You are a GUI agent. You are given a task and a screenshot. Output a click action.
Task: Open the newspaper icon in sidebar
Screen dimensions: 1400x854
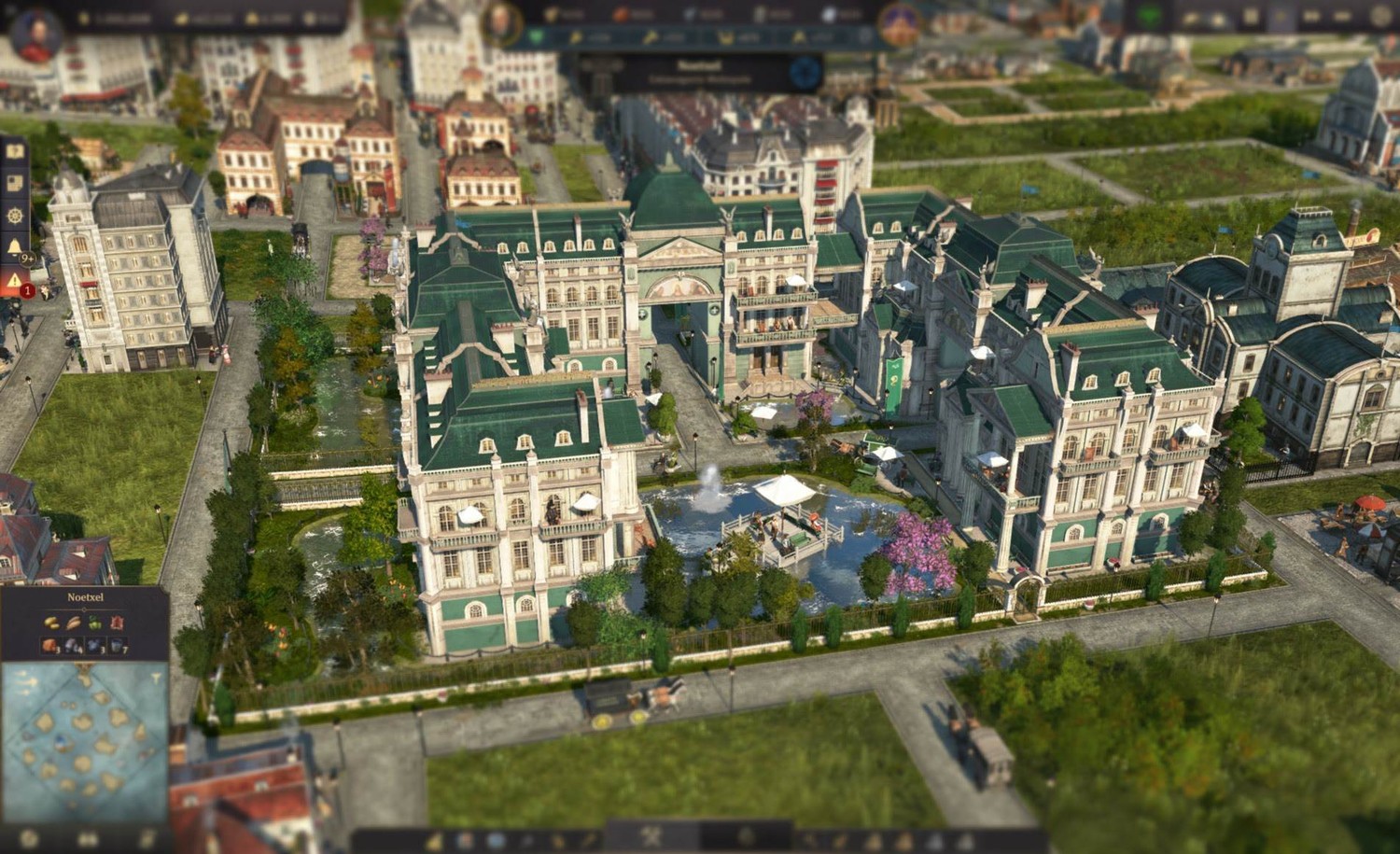[x=14, y=183]
